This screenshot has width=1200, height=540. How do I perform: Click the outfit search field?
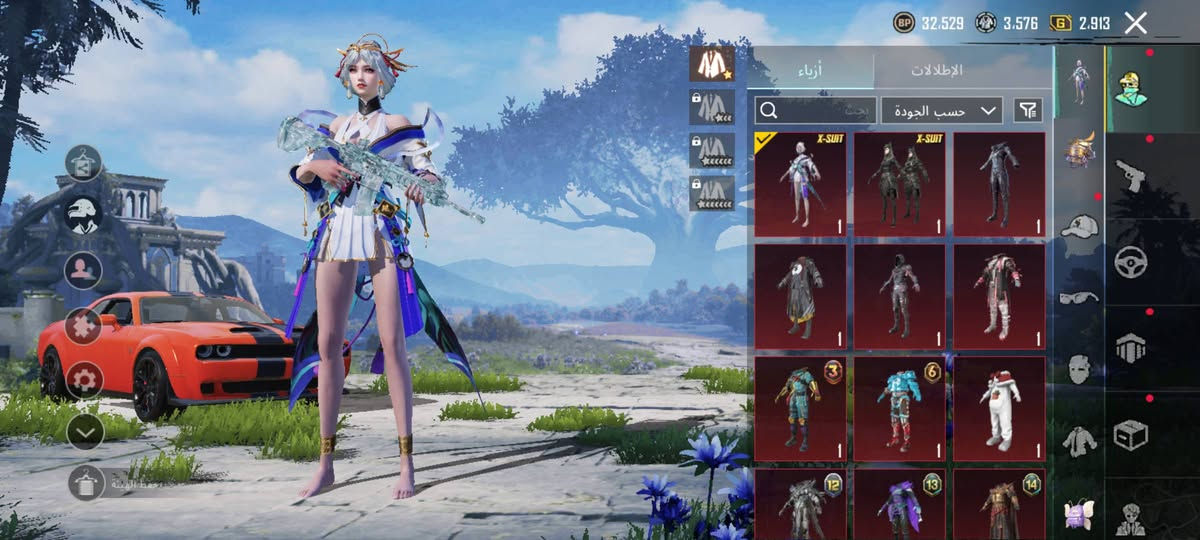pos(815,110)
